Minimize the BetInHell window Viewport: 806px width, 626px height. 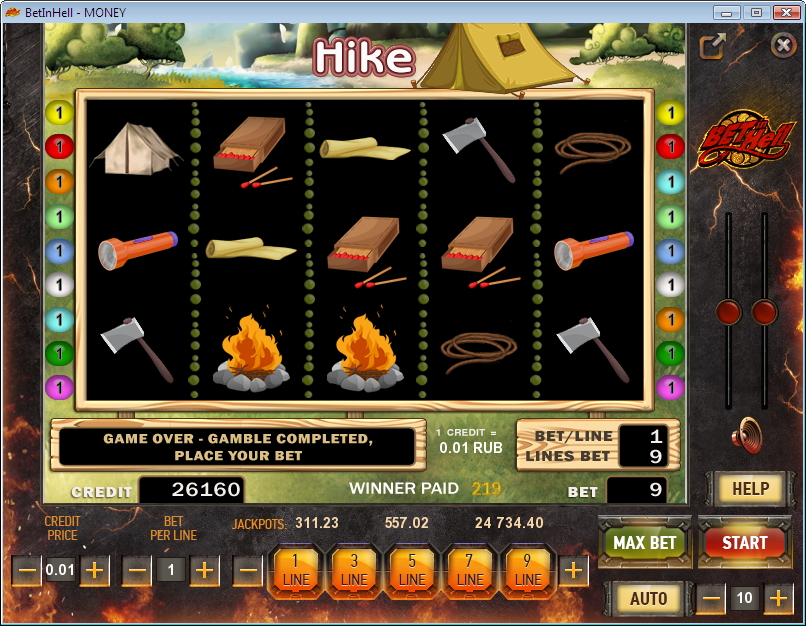728,12
